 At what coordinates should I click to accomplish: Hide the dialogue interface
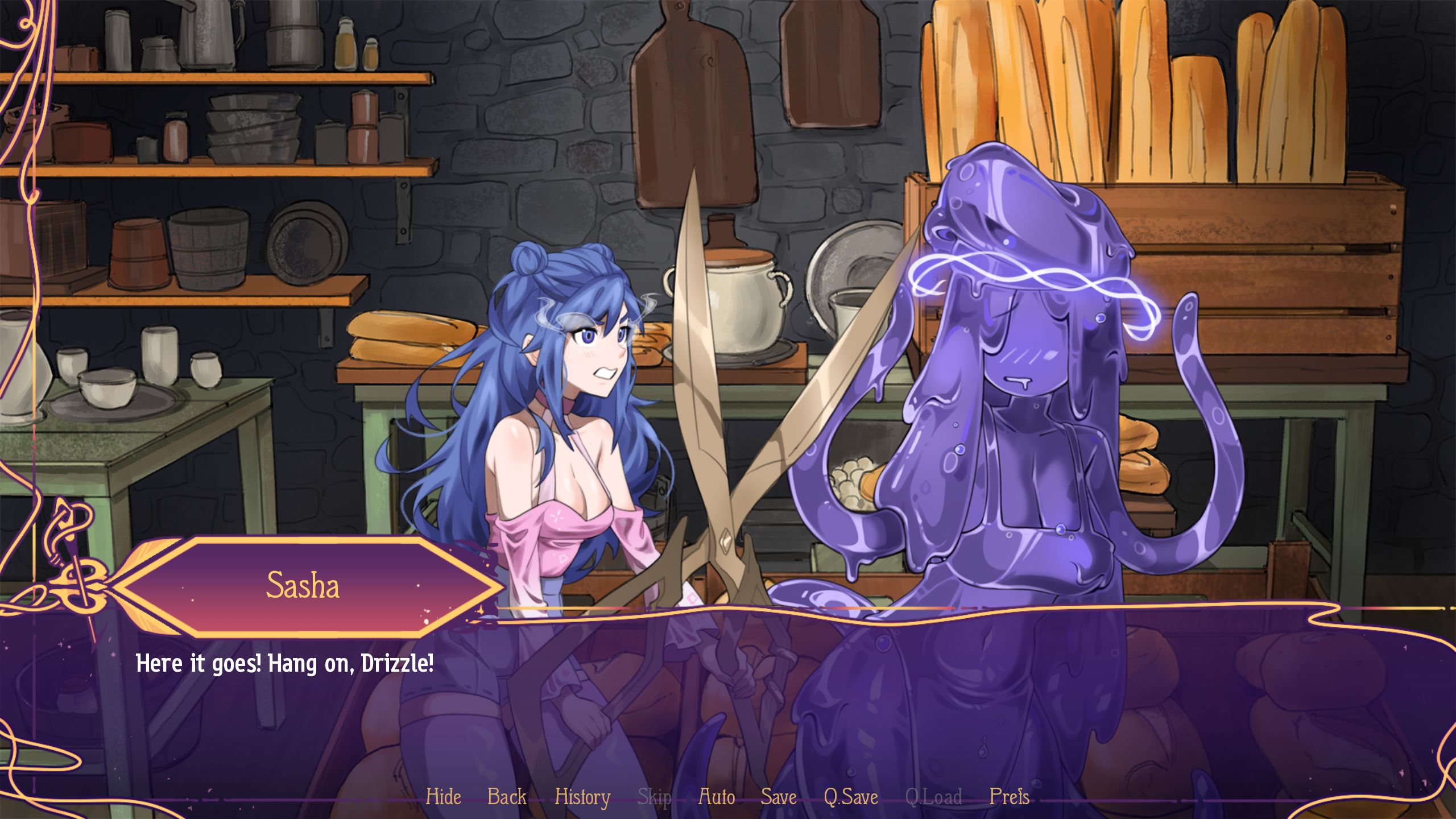coord(444,797)
